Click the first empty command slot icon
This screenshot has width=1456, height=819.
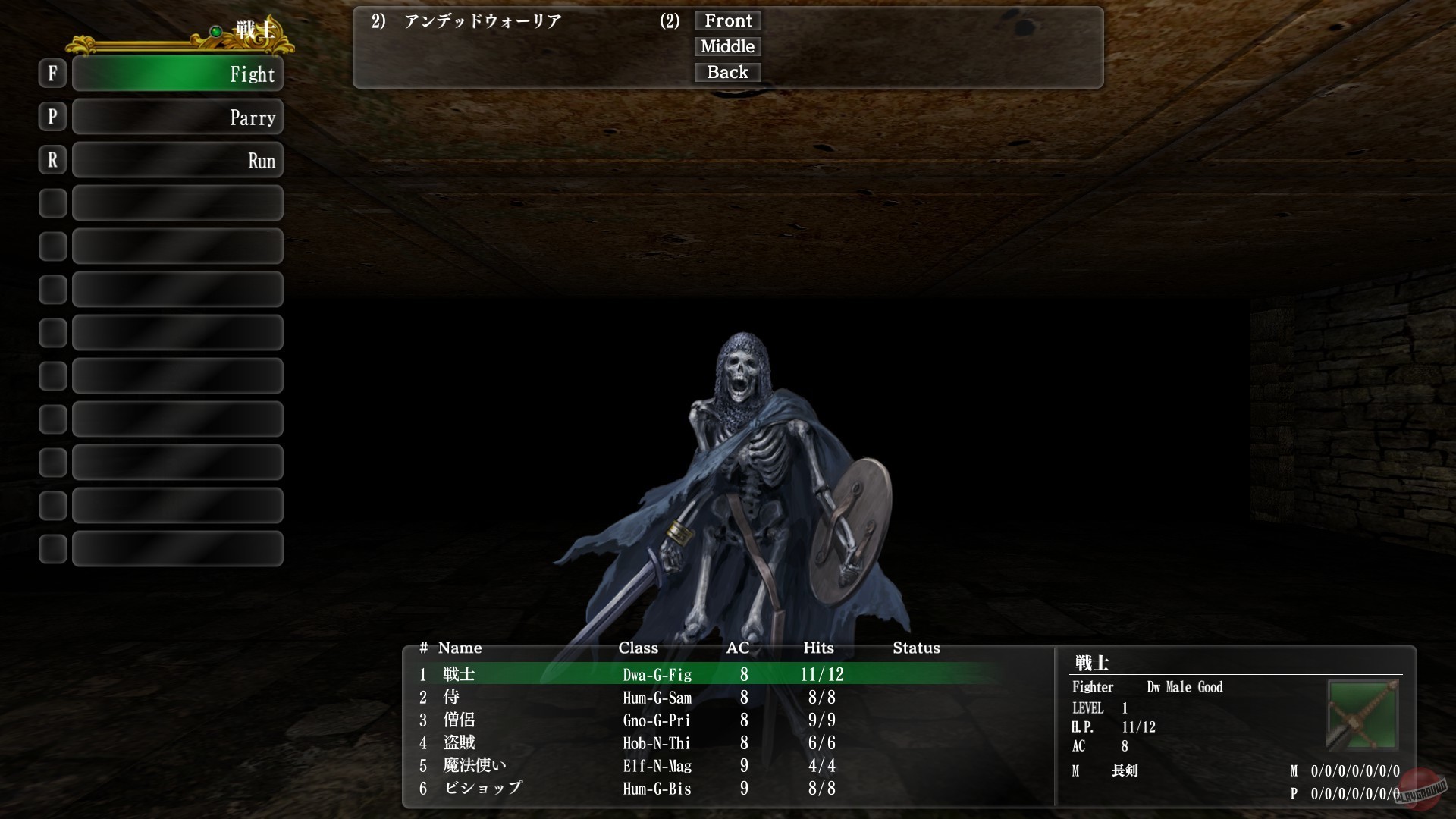(x=52, y=203)
